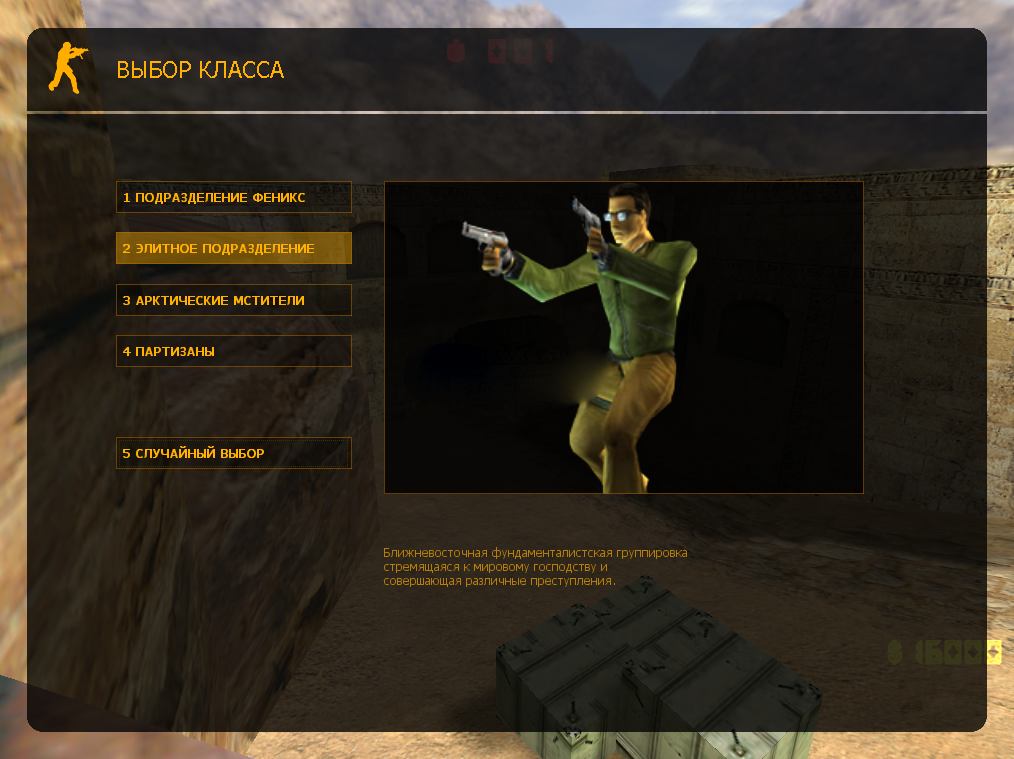This screenshot has width=1014, height=759.
Task: Select the Партизаны class option
Action: (233, 351)
